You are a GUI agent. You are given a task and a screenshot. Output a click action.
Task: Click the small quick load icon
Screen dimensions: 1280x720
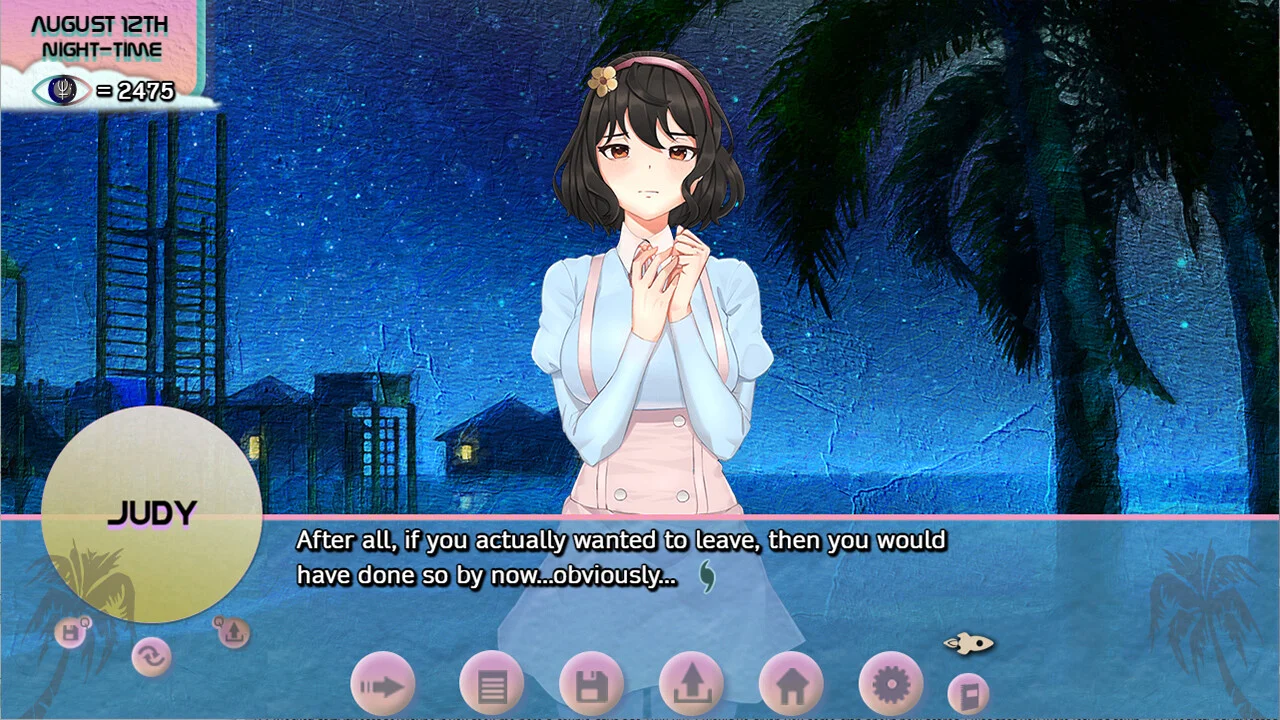[232, 632]
